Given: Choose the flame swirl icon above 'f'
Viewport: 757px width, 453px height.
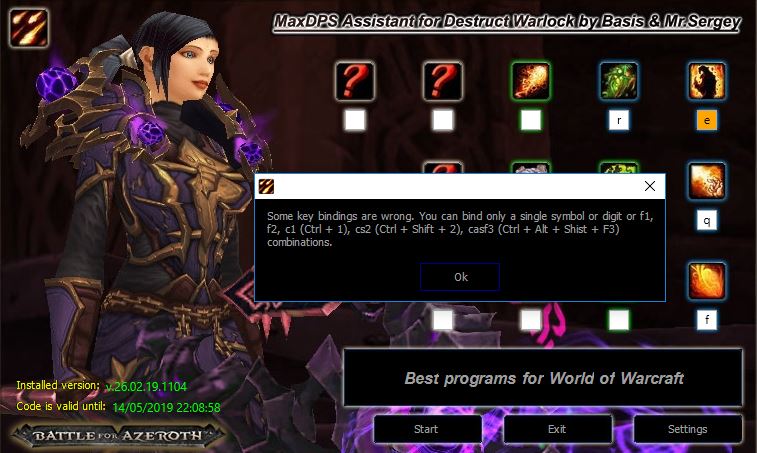Looking at the screenshot, I should 707,281.
